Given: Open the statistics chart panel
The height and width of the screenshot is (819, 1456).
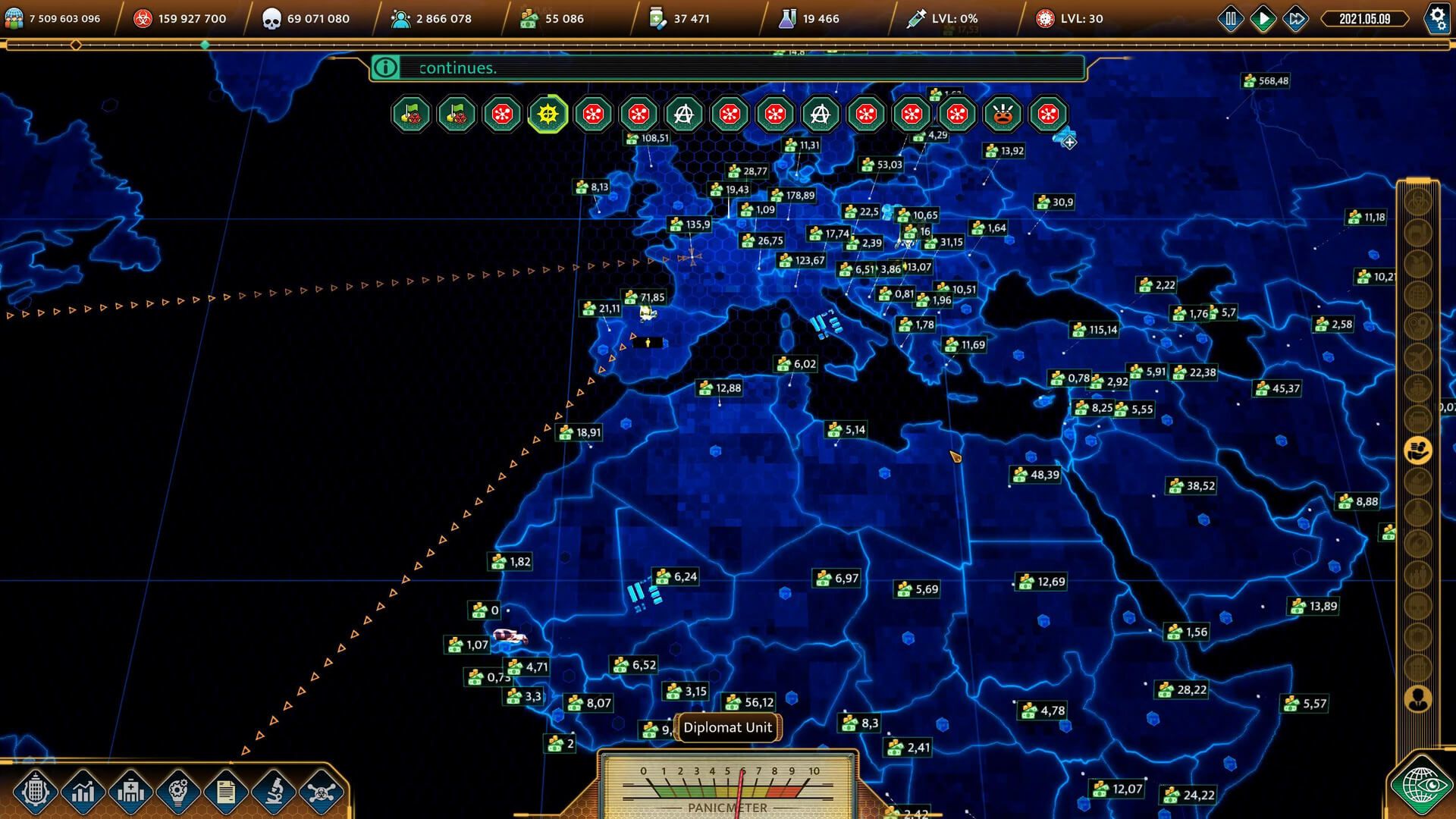Looking at the screenshot, I should tap(83, 791).
